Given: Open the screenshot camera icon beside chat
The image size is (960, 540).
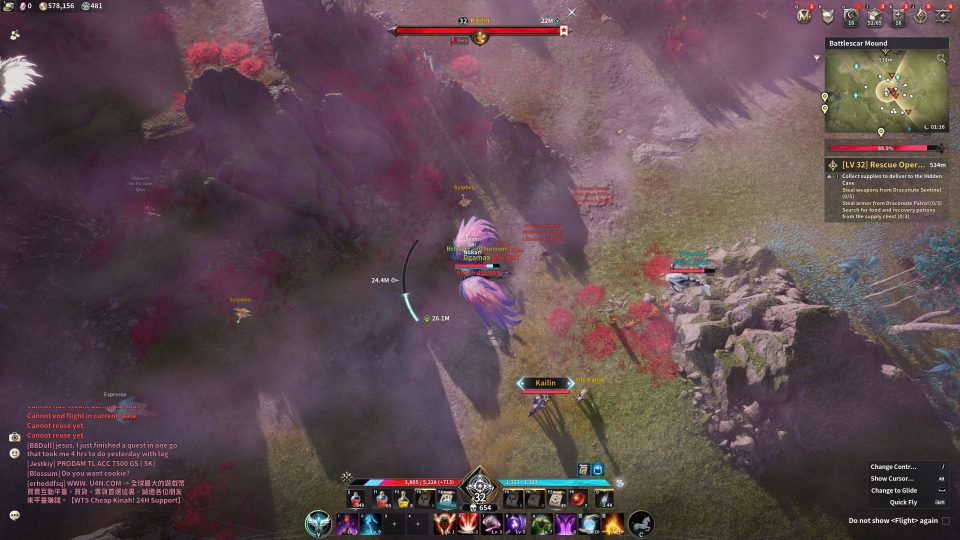Looking at the screenshot, I should [15, 437].
